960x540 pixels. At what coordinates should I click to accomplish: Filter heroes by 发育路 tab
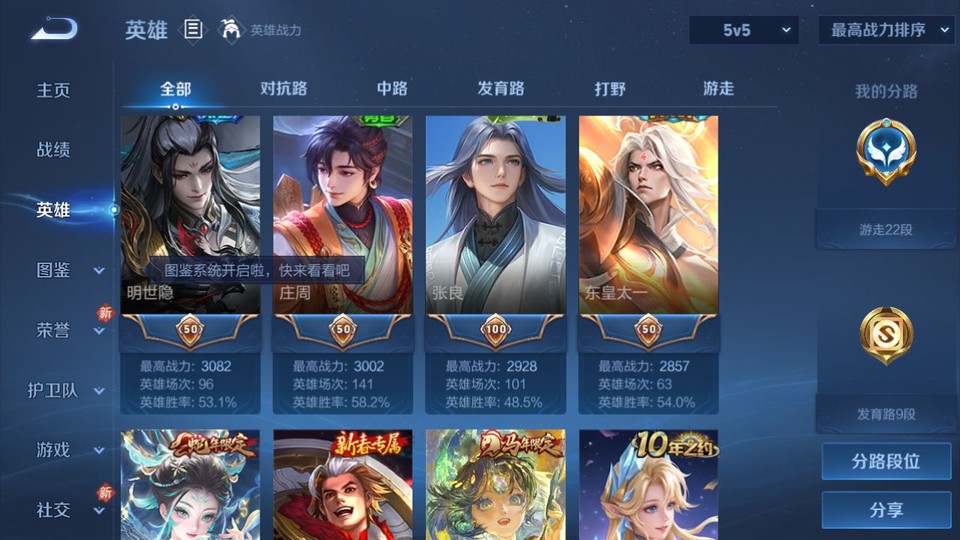(500, 88)
